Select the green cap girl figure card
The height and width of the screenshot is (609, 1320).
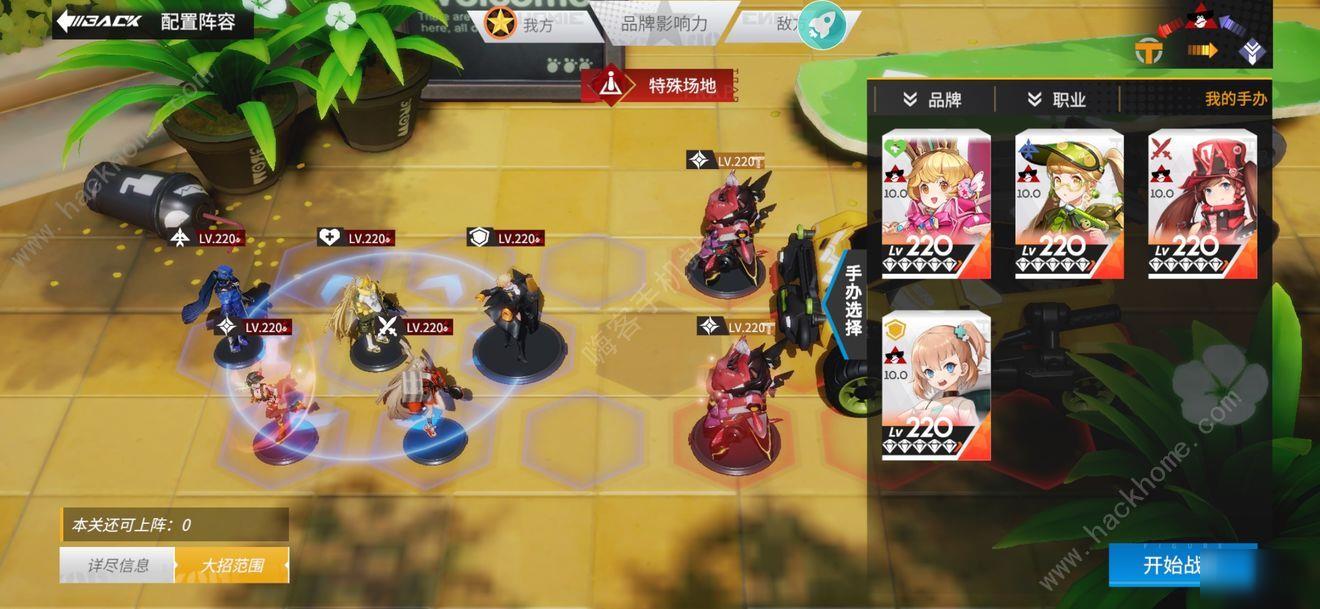pos(1069,204)
